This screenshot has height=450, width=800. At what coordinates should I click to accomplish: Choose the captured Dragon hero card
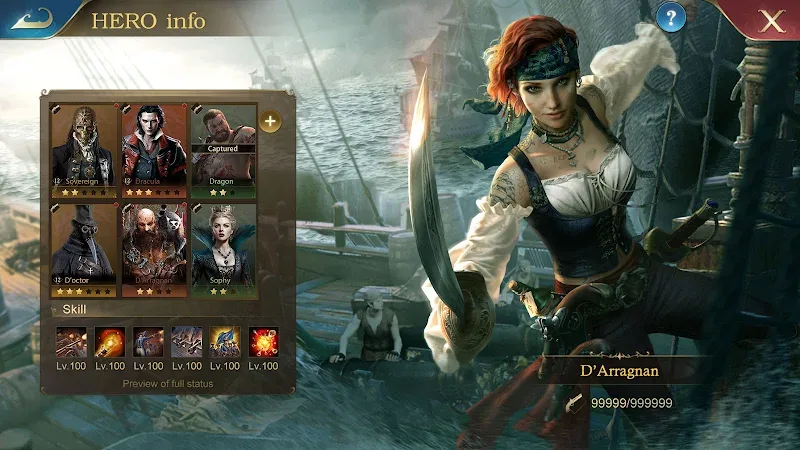pyautogui.click(x=222, y=149)
